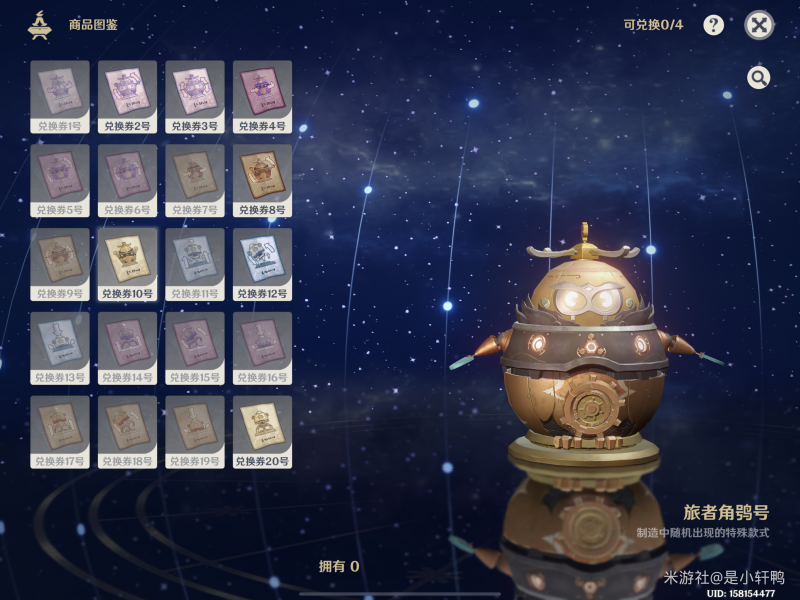Viewport: 800px width, 600px height.
Task: Select the 兑换券9号 voucher tile
Action: pyautogui.click(x=60, y=265)
